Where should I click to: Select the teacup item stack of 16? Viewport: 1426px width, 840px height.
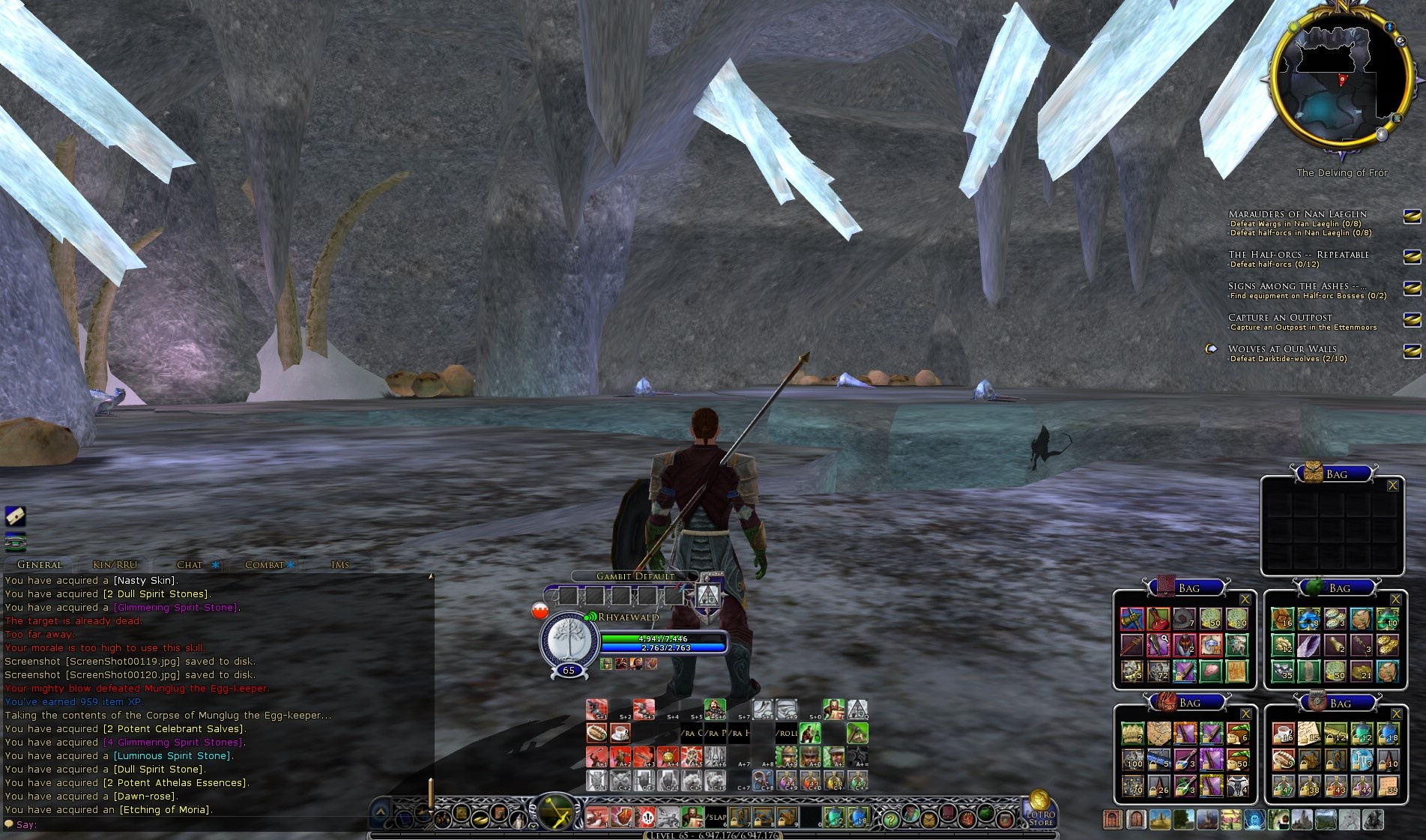[1284, 734]
